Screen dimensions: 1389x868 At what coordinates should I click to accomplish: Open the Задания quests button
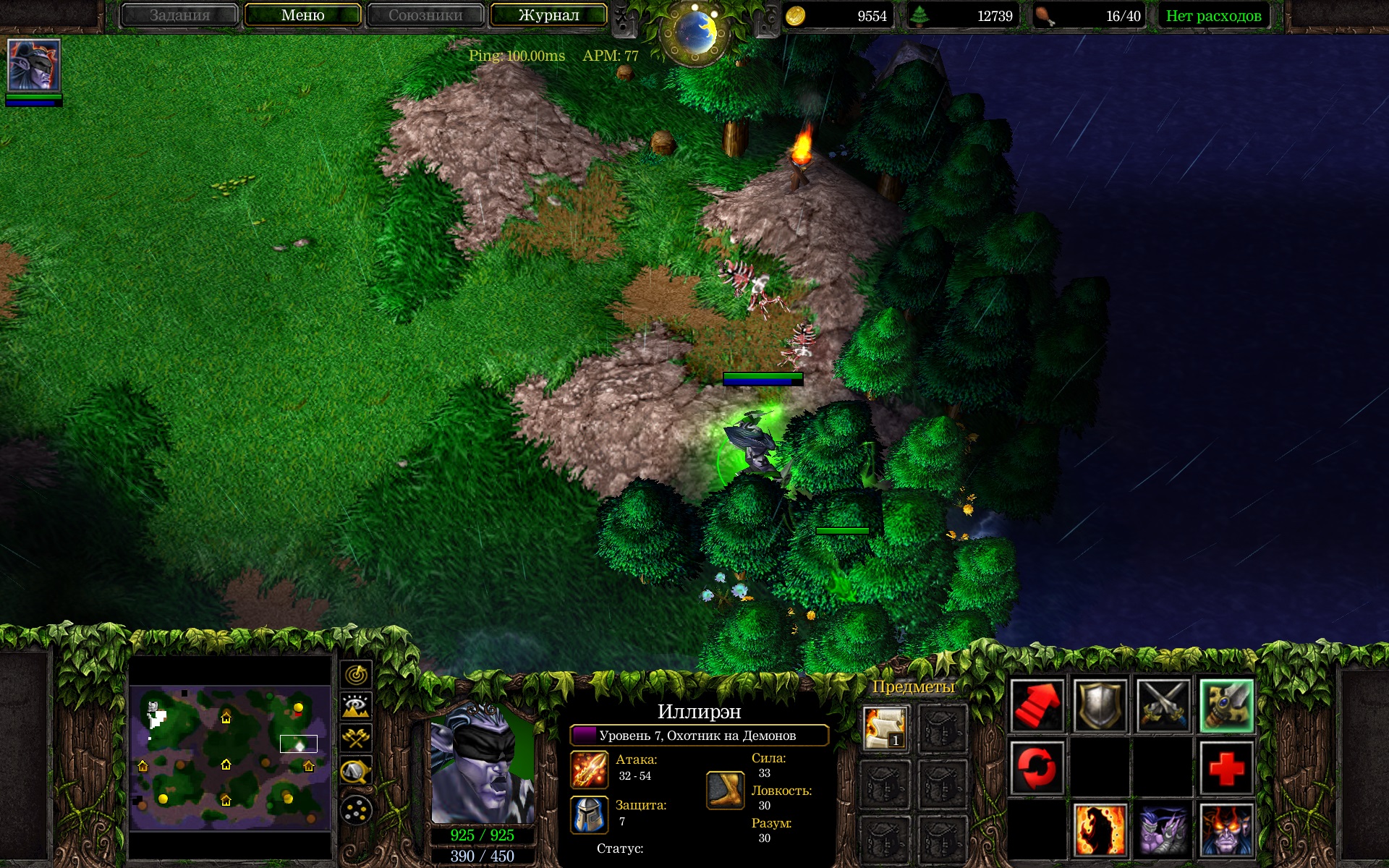179,15
